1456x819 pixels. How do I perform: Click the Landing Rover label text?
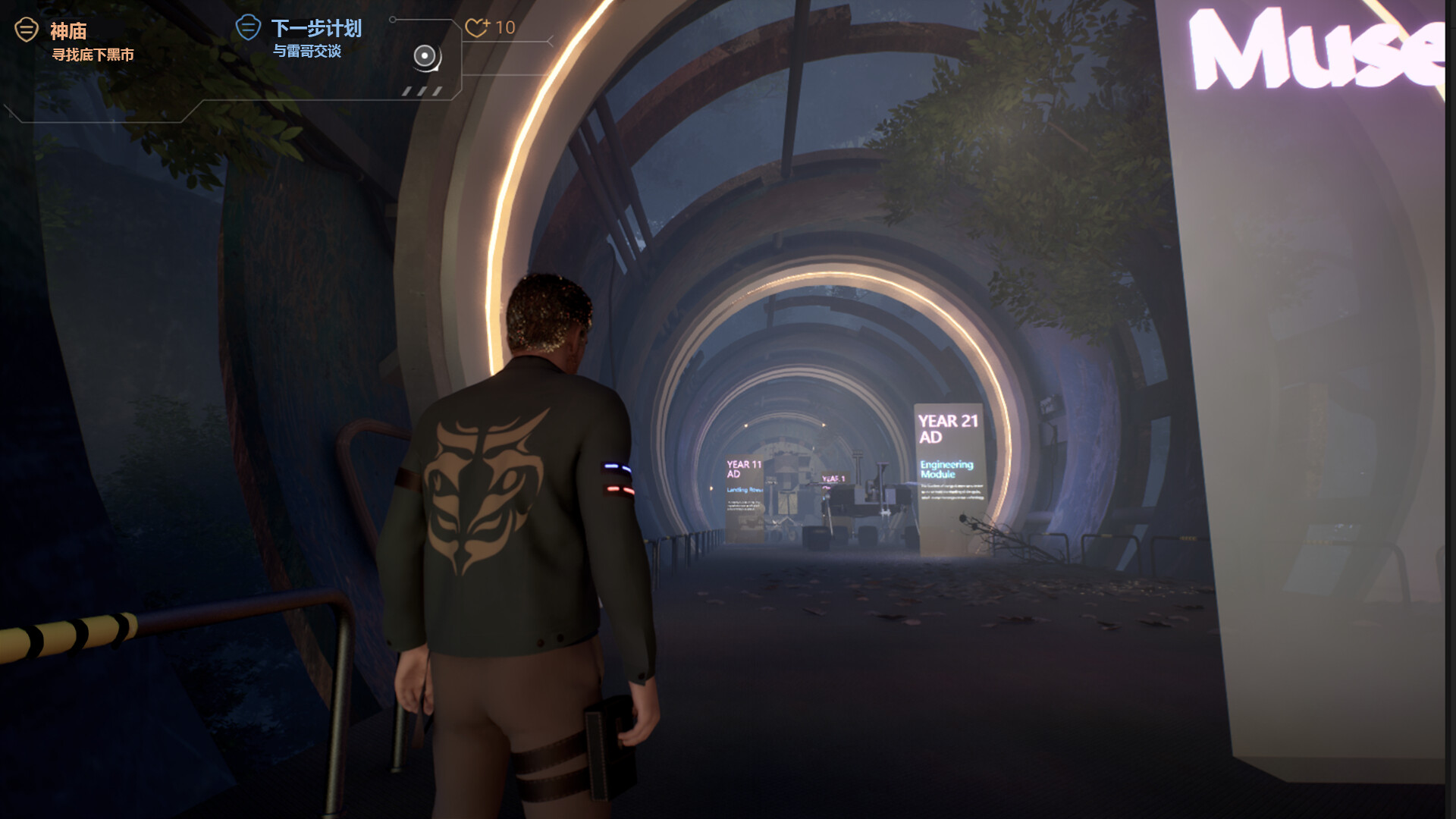tap(745, 489)
